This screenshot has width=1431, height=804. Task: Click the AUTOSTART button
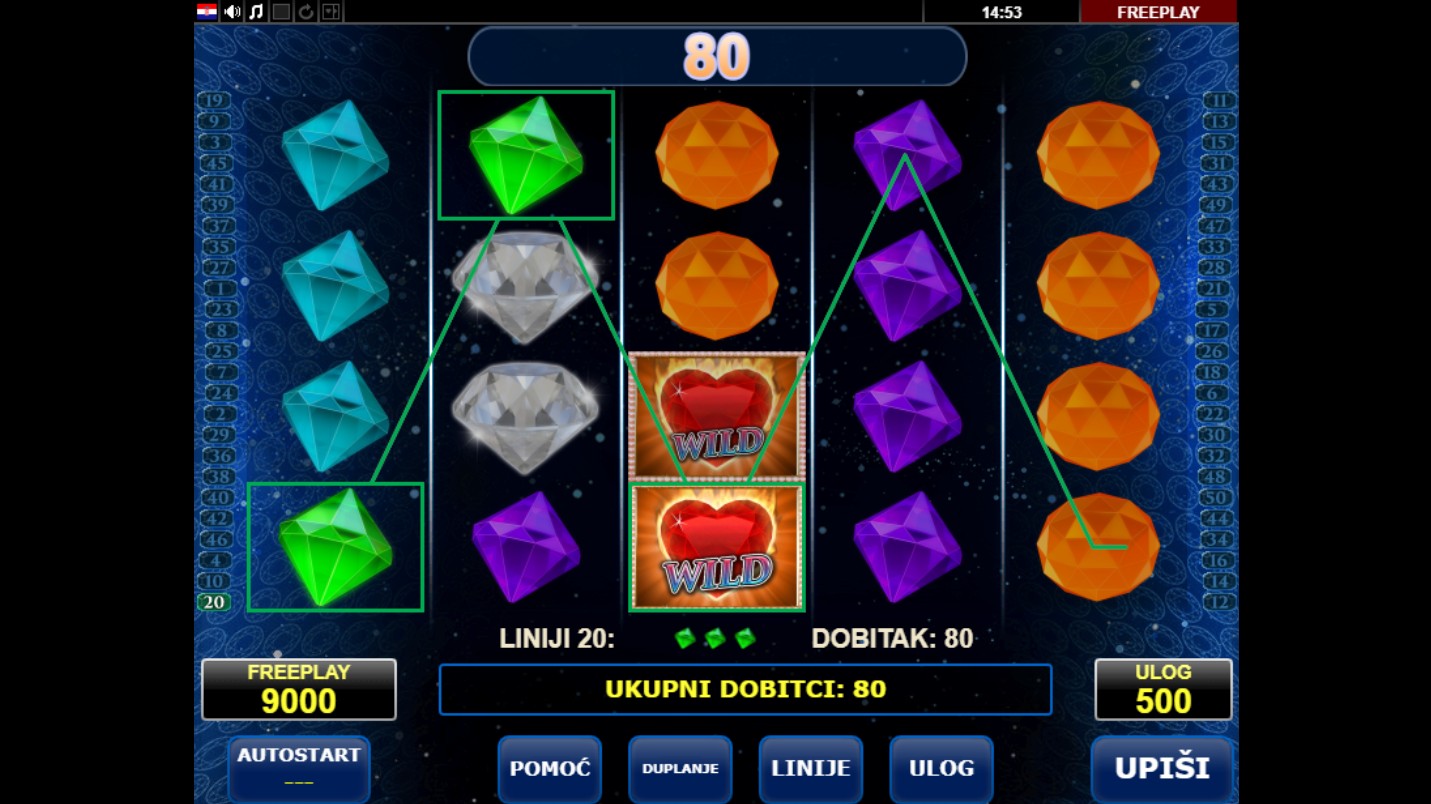click(x=299, y=767)
